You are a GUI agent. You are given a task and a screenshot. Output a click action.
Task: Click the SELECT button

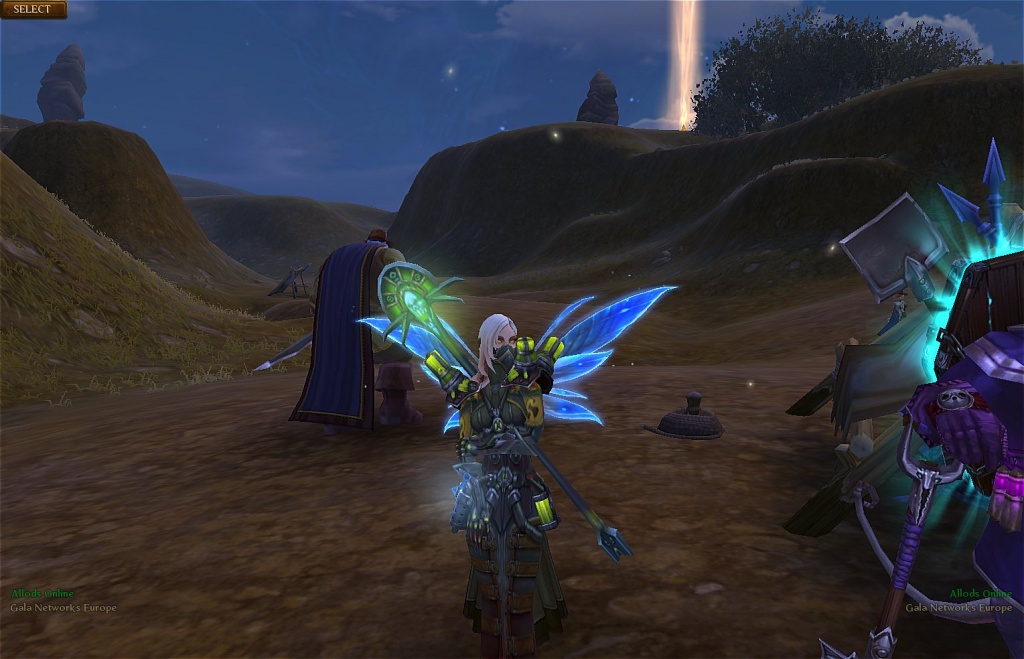point(33,10)
